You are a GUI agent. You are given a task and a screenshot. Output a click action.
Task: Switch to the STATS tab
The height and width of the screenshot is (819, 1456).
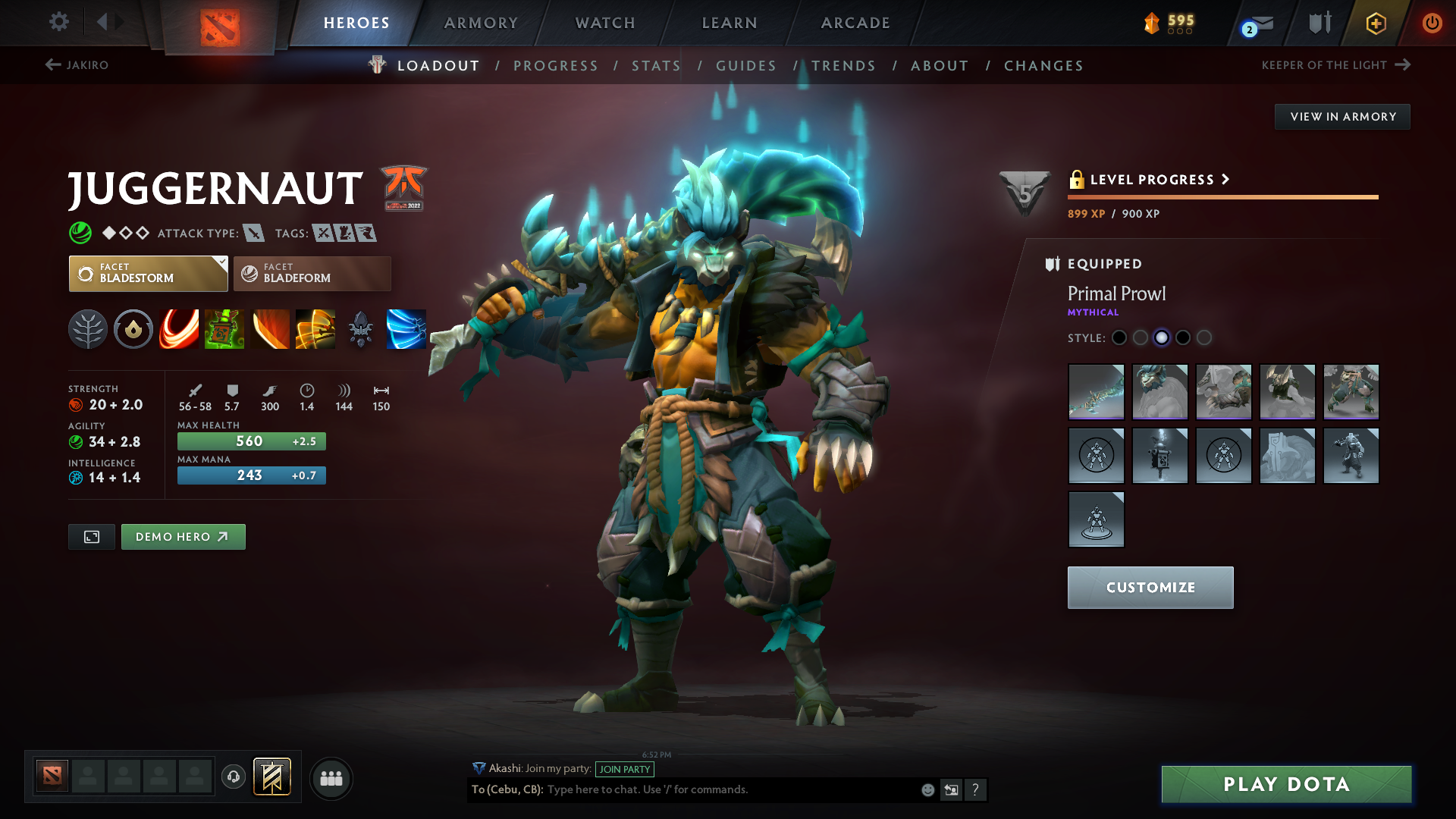pyautogui.click(x=655, y=65)
